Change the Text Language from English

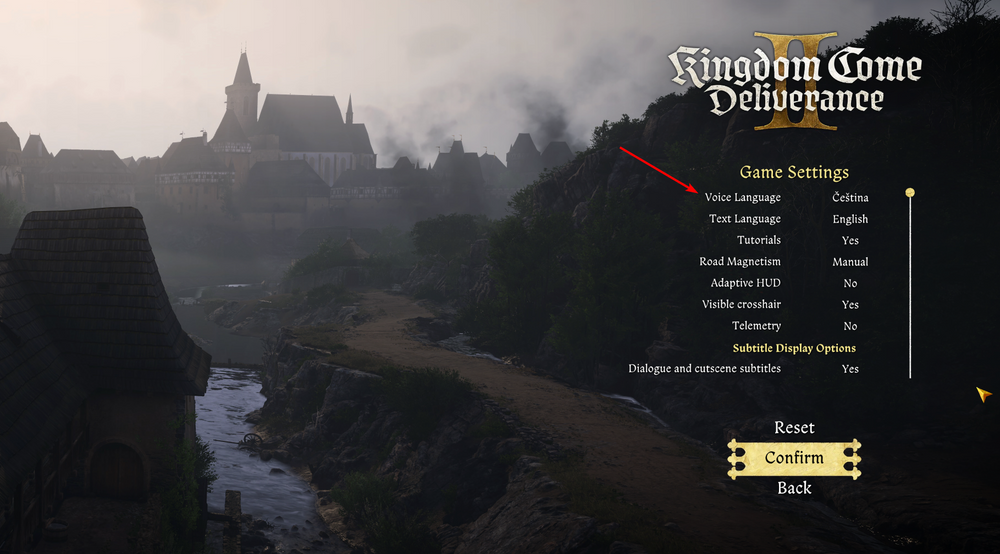pyautogui.click(x=850, y=219)
